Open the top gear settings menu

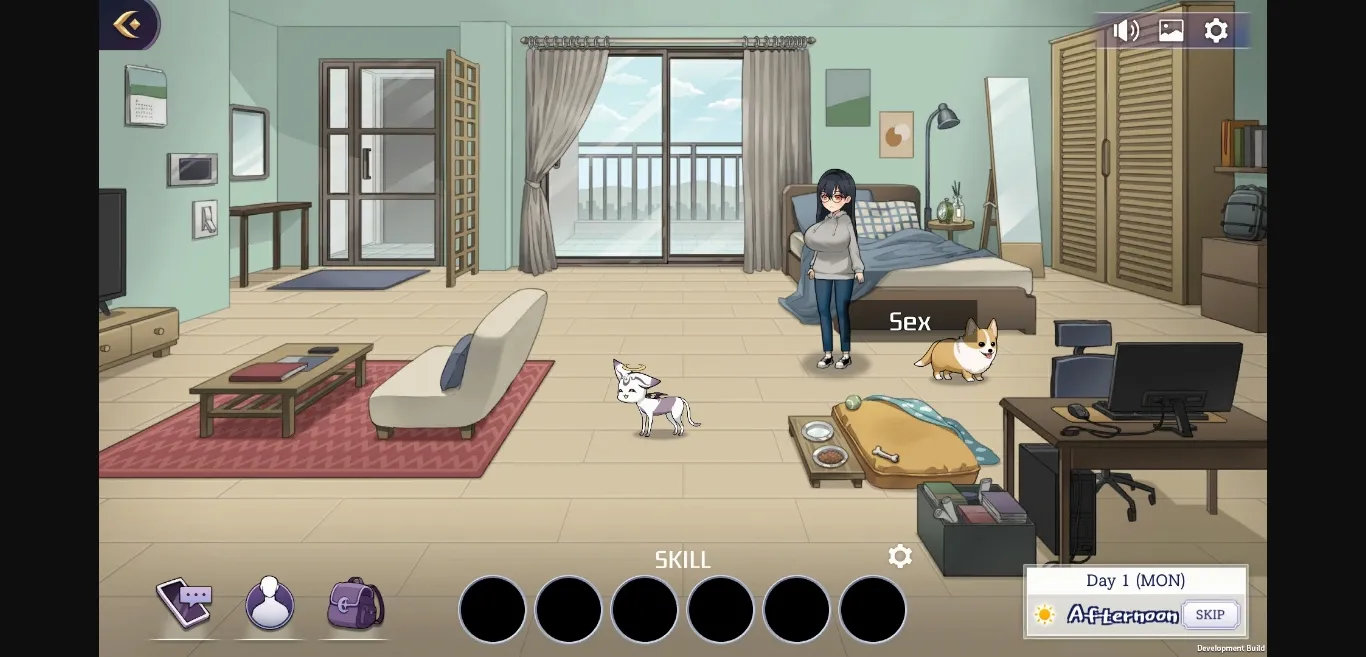click(x=1216, y=30)
